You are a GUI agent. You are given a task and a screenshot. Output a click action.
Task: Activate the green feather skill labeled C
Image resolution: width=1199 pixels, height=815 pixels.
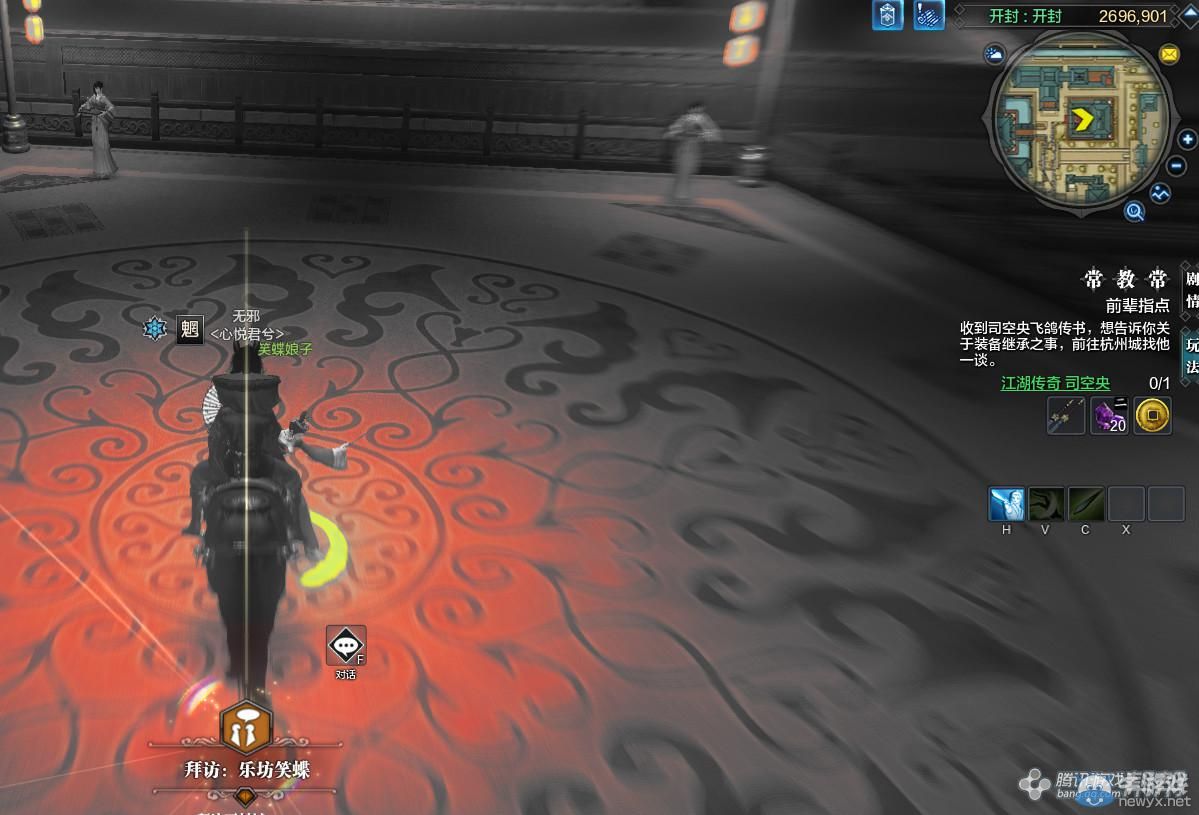coord(1086,504)
